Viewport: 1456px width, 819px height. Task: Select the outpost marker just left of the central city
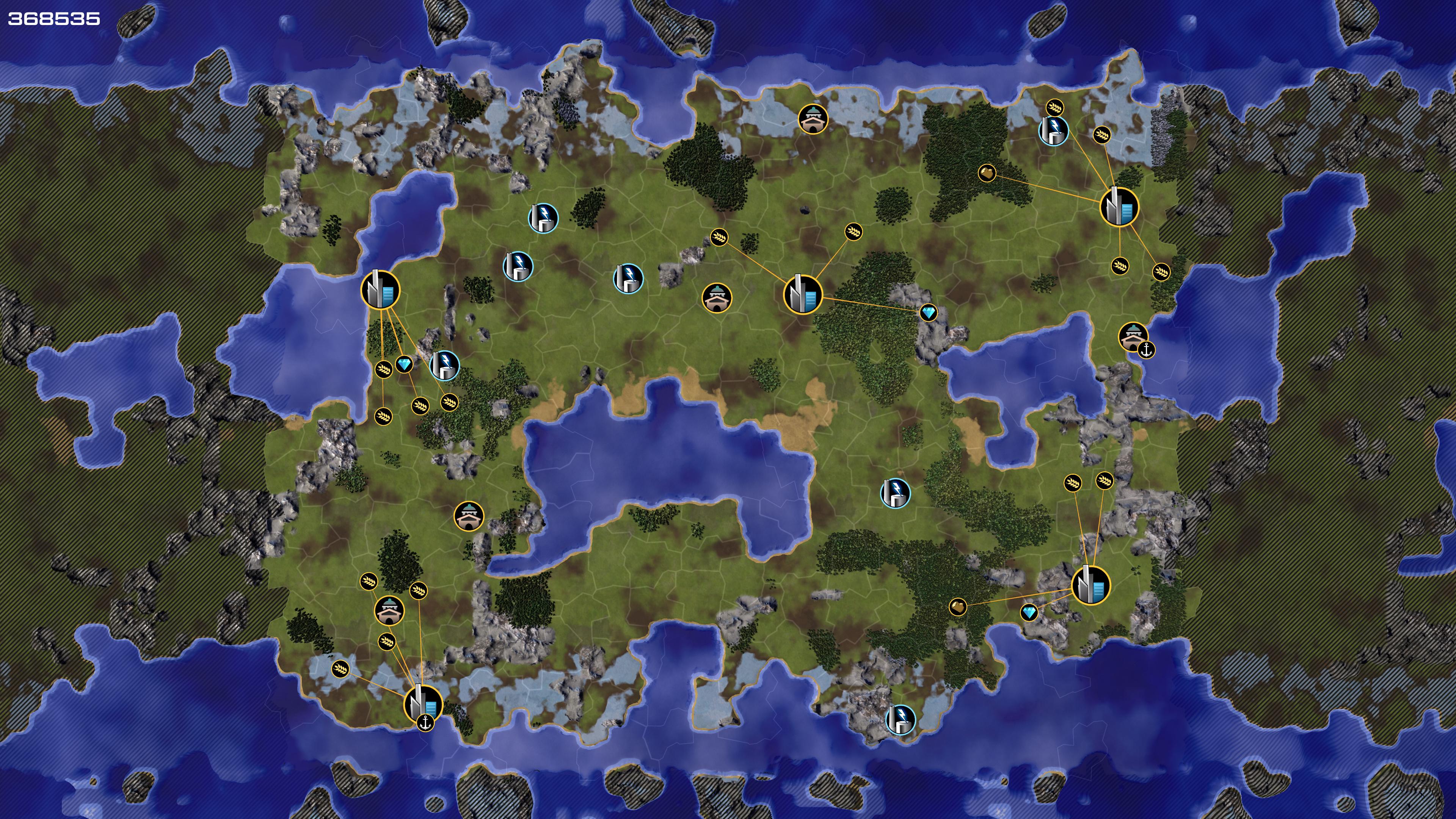click(x=717, y=297)
